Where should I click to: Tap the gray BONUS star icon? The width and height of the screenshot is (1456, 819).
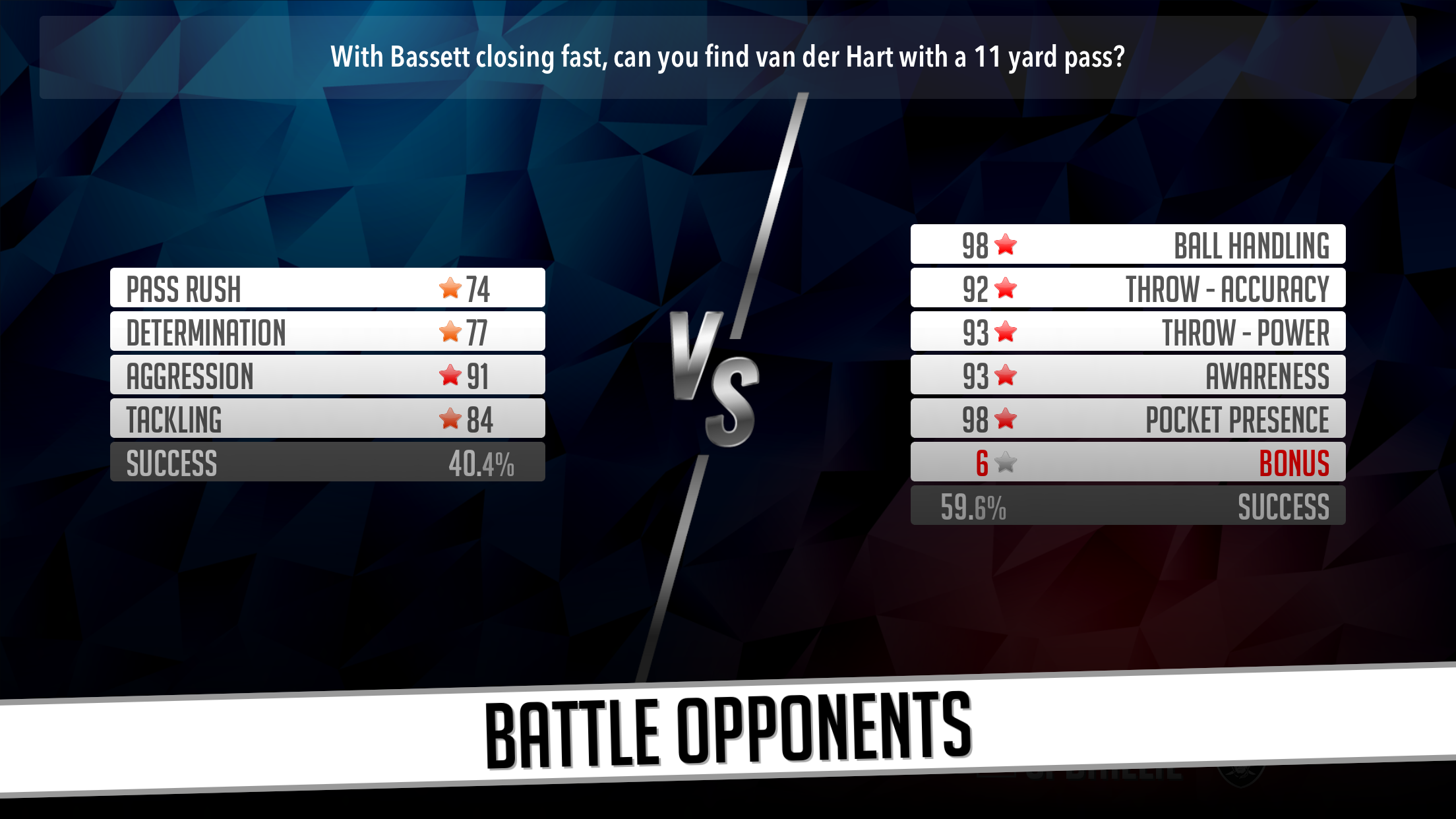(x=1005, y=462)
